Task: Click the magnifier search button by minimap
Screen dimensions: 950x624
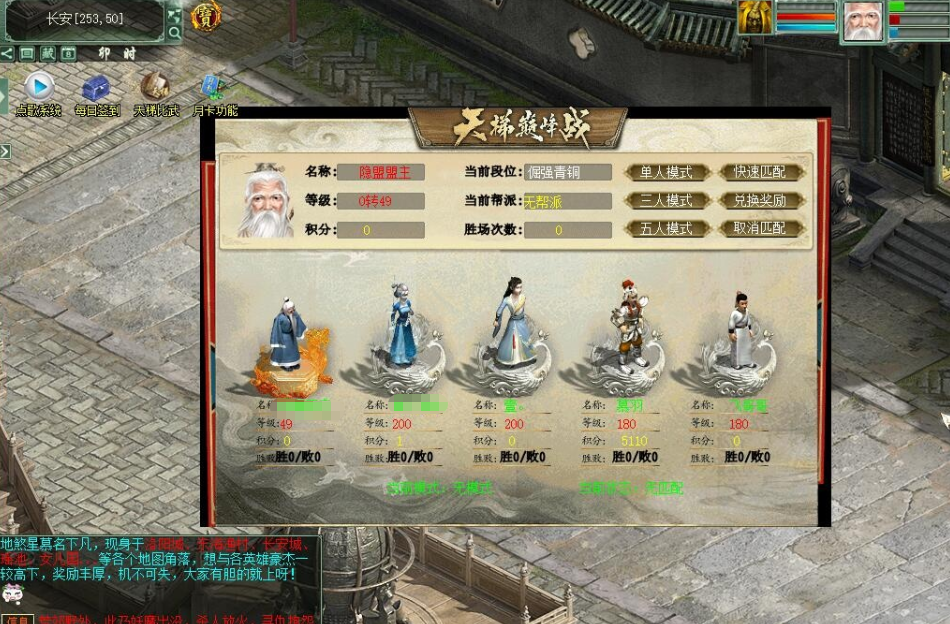Action: tap(174, 33)
